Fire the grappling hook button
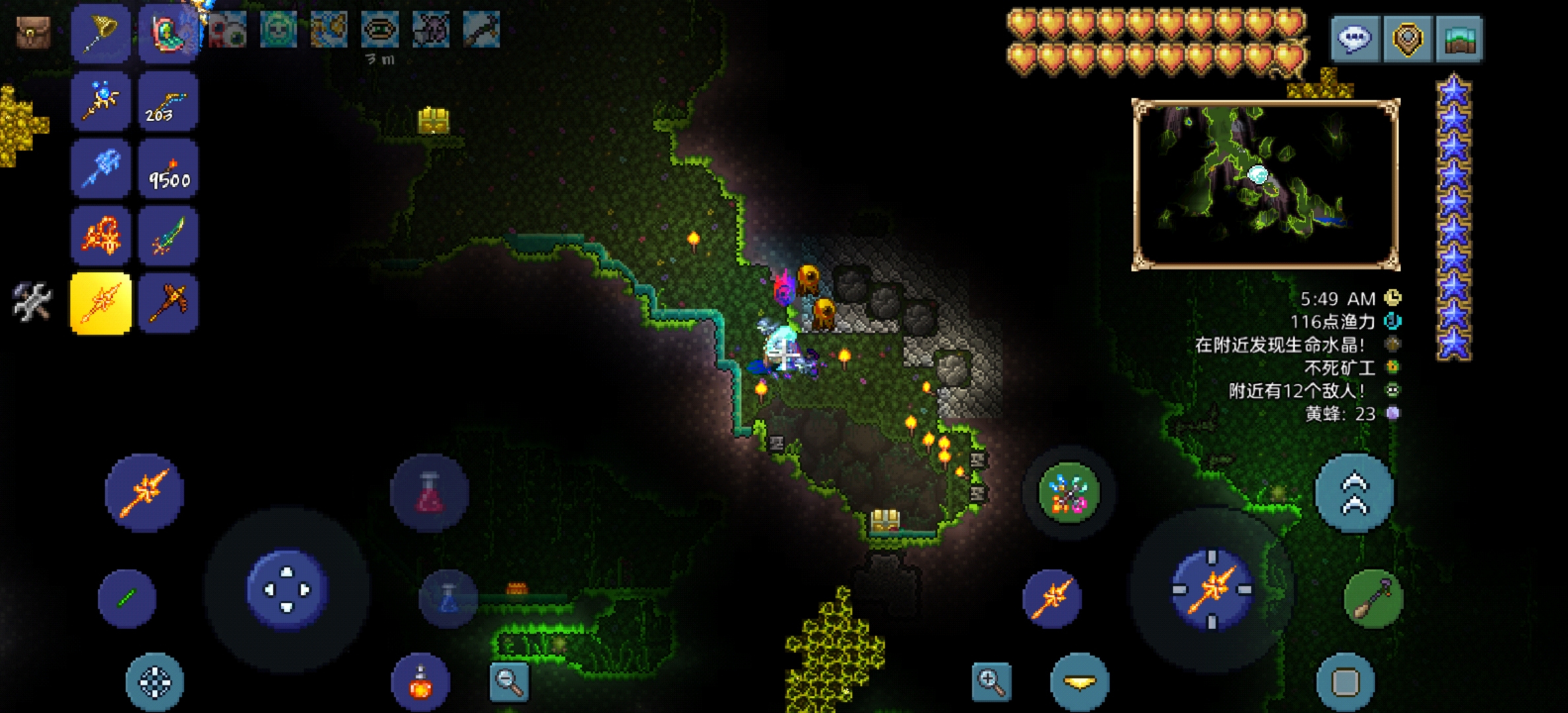This screenshot has height=713, width=1568. point(1373,599)
